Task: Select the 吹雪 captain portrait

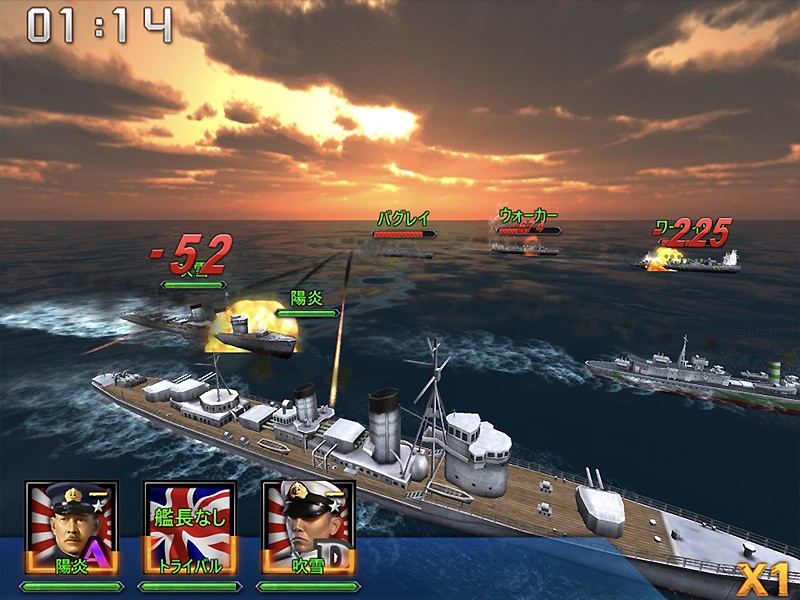Action: tap(308, 530)
